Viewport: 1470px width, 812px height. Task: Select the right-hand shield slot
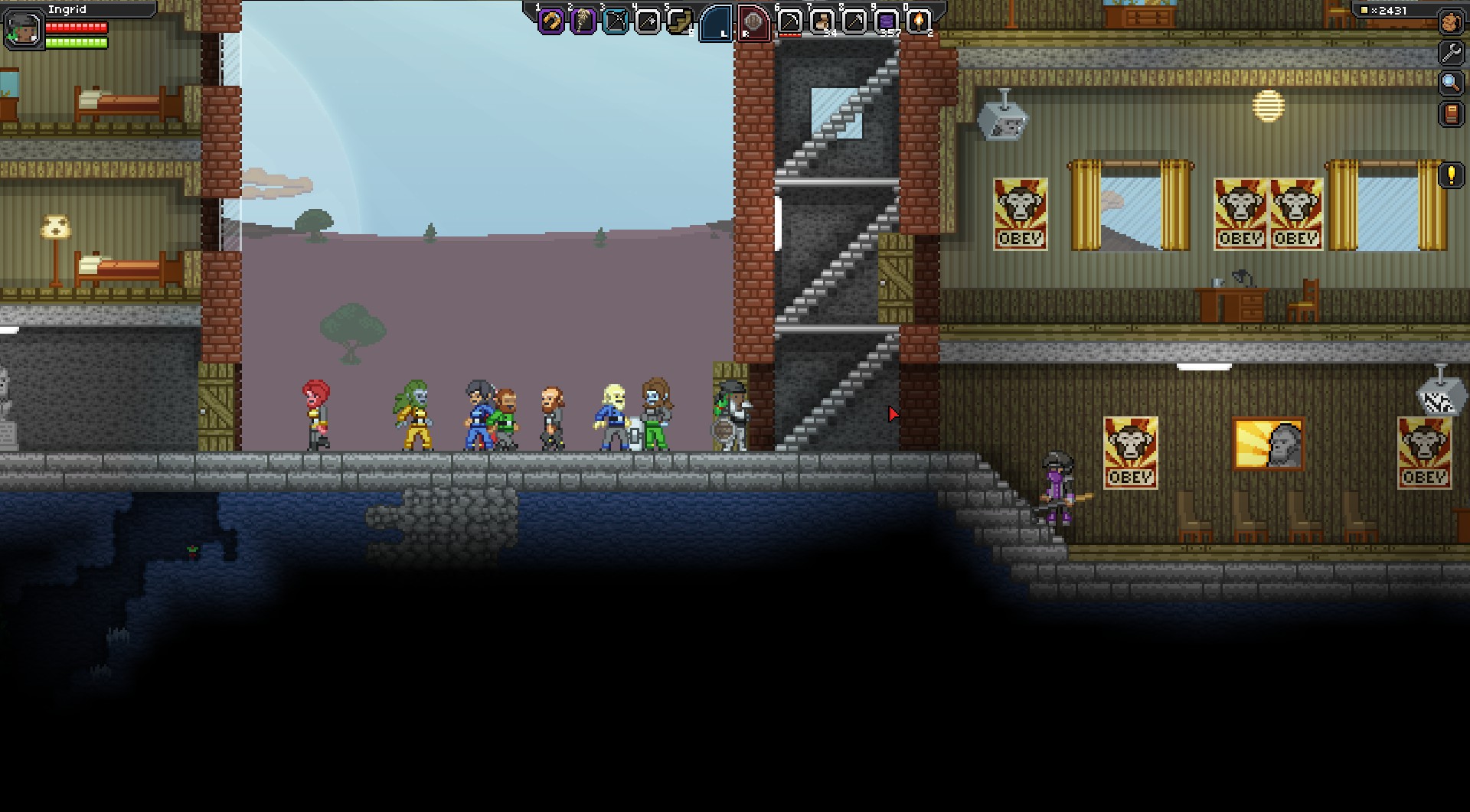coord(754,22)
